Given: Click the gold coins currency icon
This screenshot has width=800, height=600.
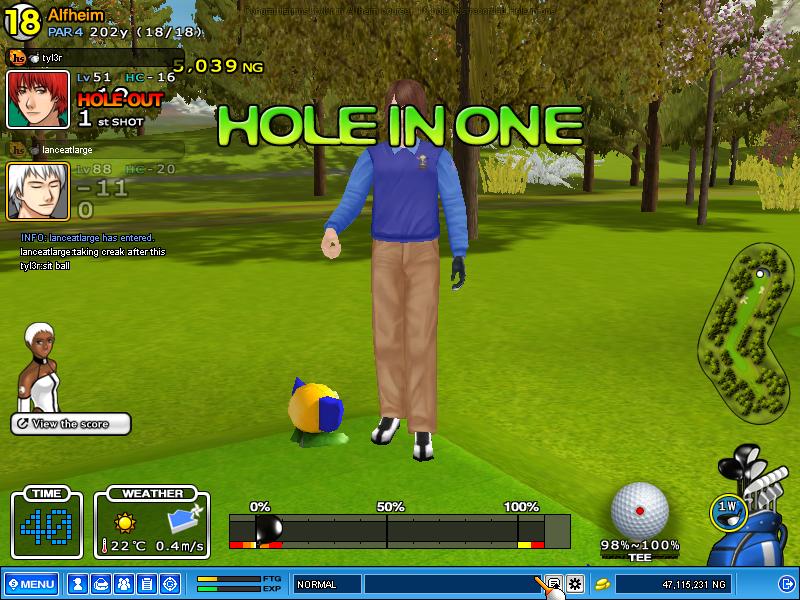Looking at the screenshot, I should (x=603, y=584).
